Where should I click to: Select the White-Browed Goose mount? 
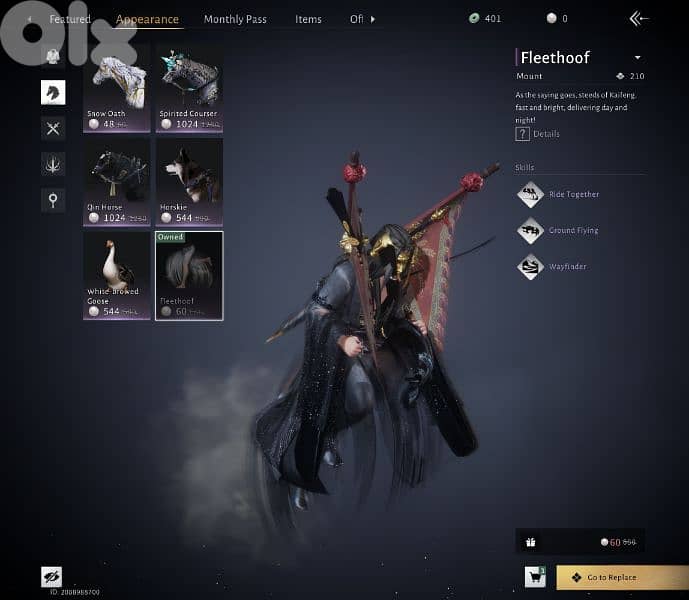(117, 275)
